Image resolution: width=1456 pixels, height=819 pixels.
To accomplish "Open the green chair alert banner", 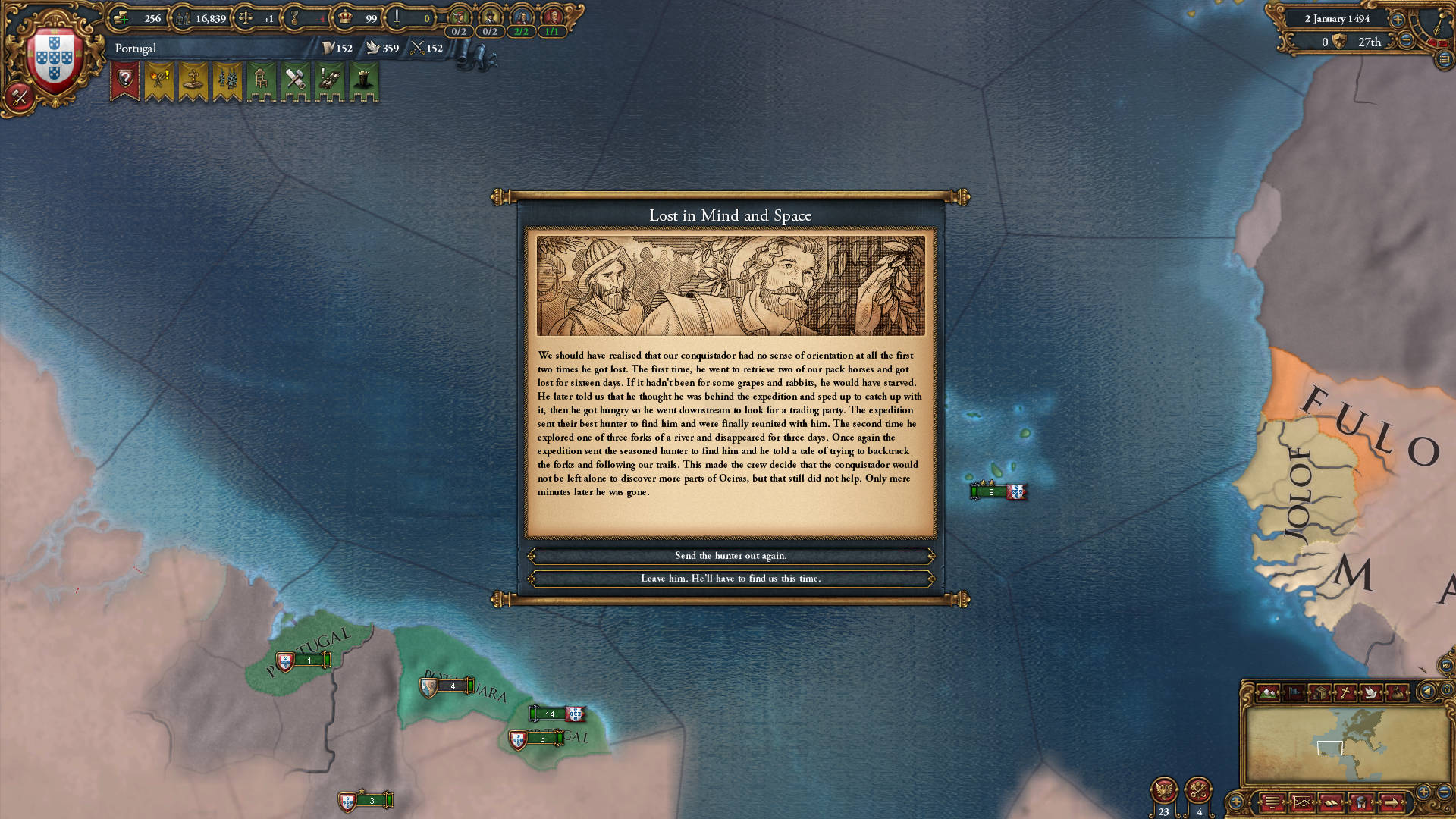I will 261,80.
